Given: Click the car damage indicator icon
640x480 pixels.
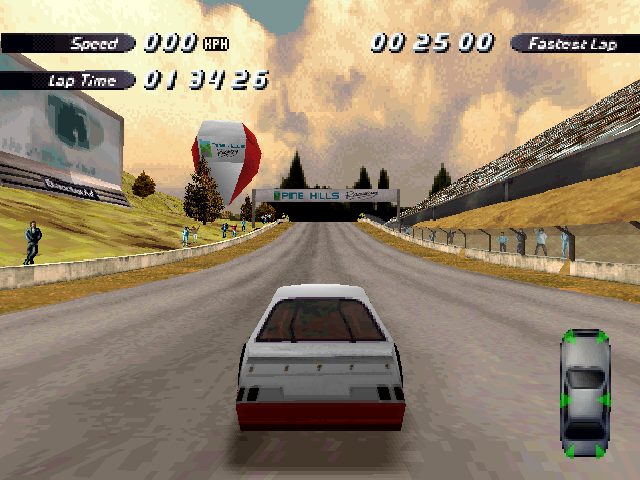Looking at the screenshot, I should coord(585,393).
